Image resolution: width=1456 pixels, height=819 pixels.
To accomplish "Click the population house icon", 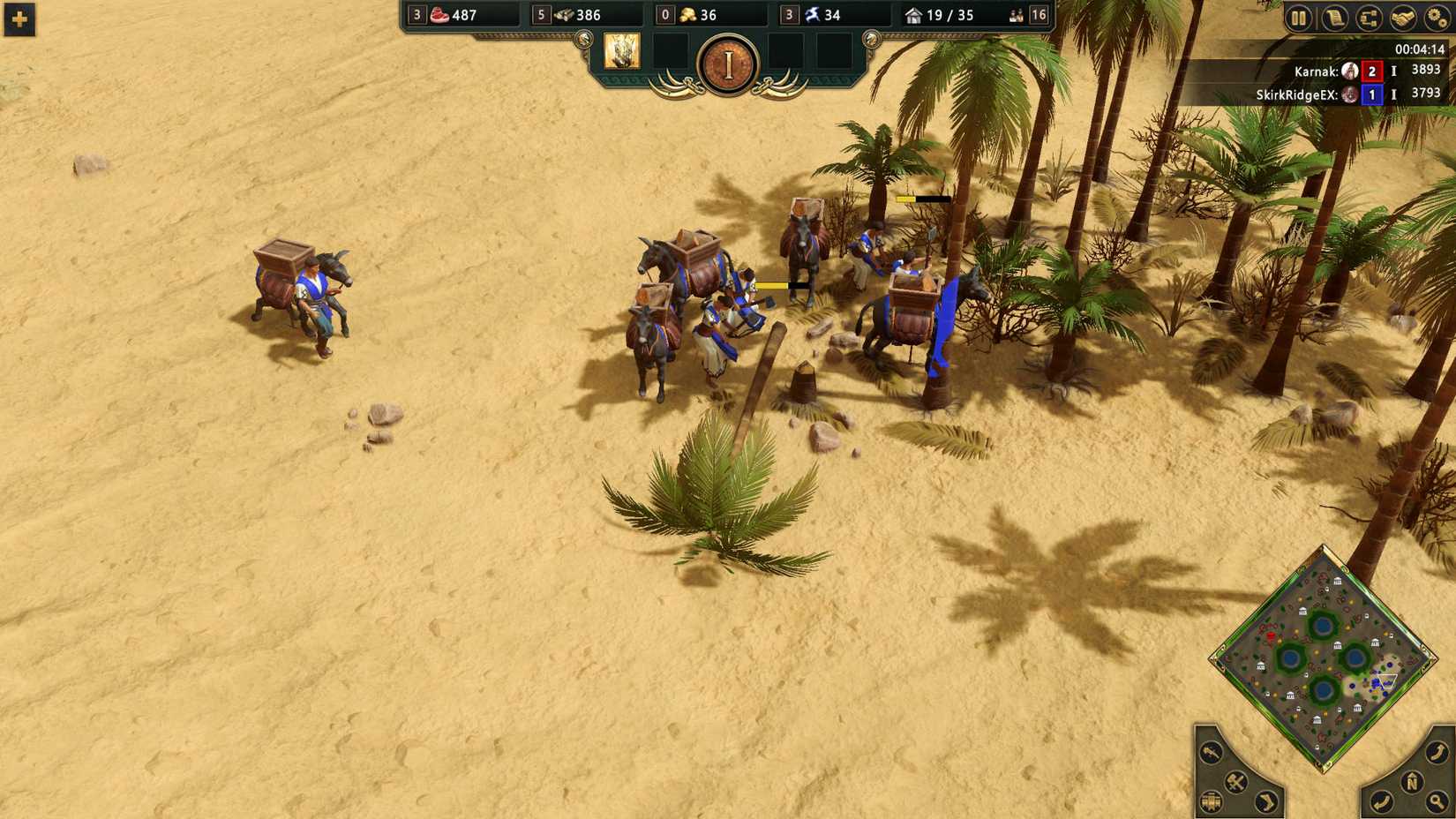I will [x=912, y=15].
